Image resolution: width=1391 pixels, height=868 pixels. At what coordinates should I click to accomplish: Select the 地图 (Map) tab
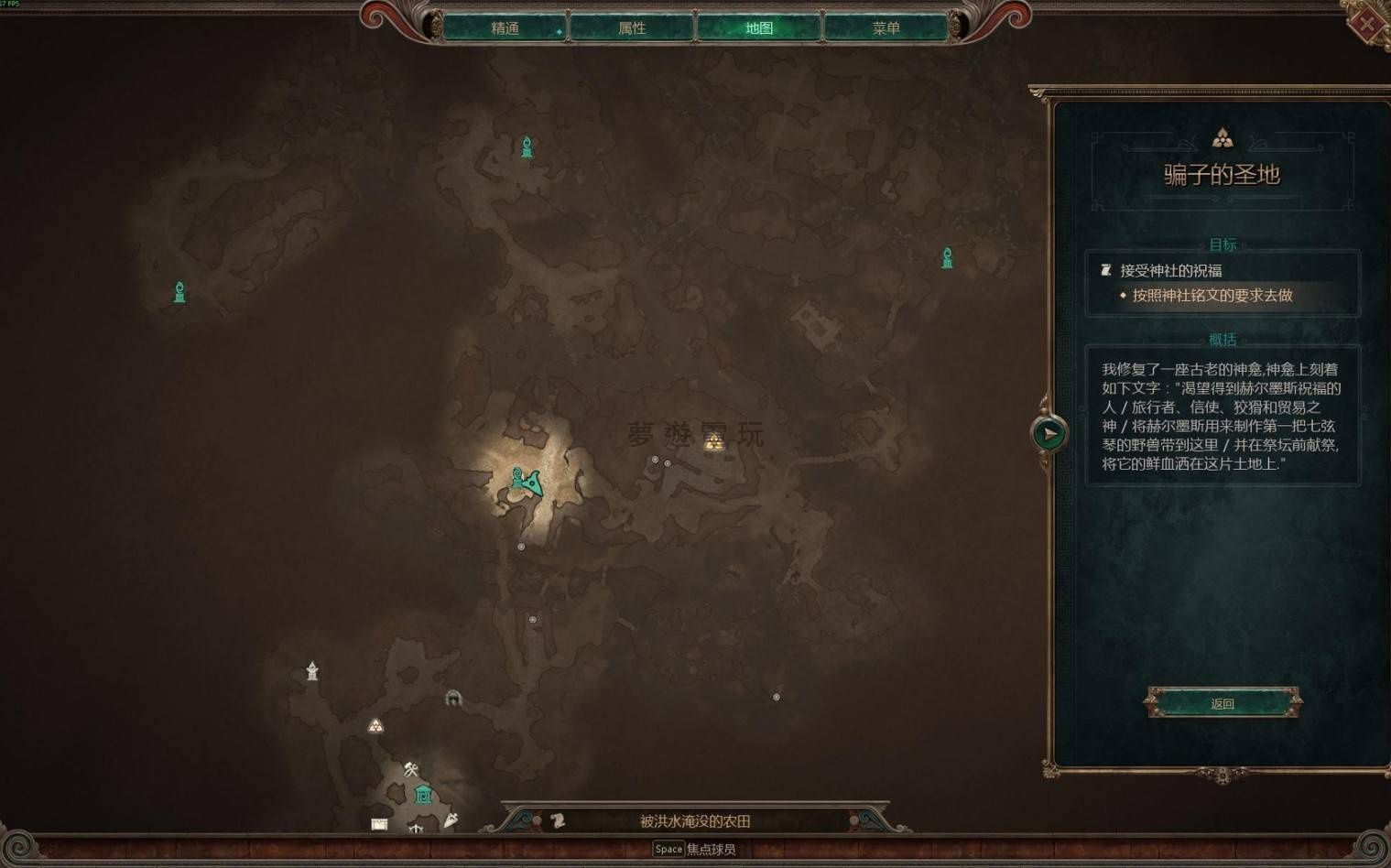758,28
